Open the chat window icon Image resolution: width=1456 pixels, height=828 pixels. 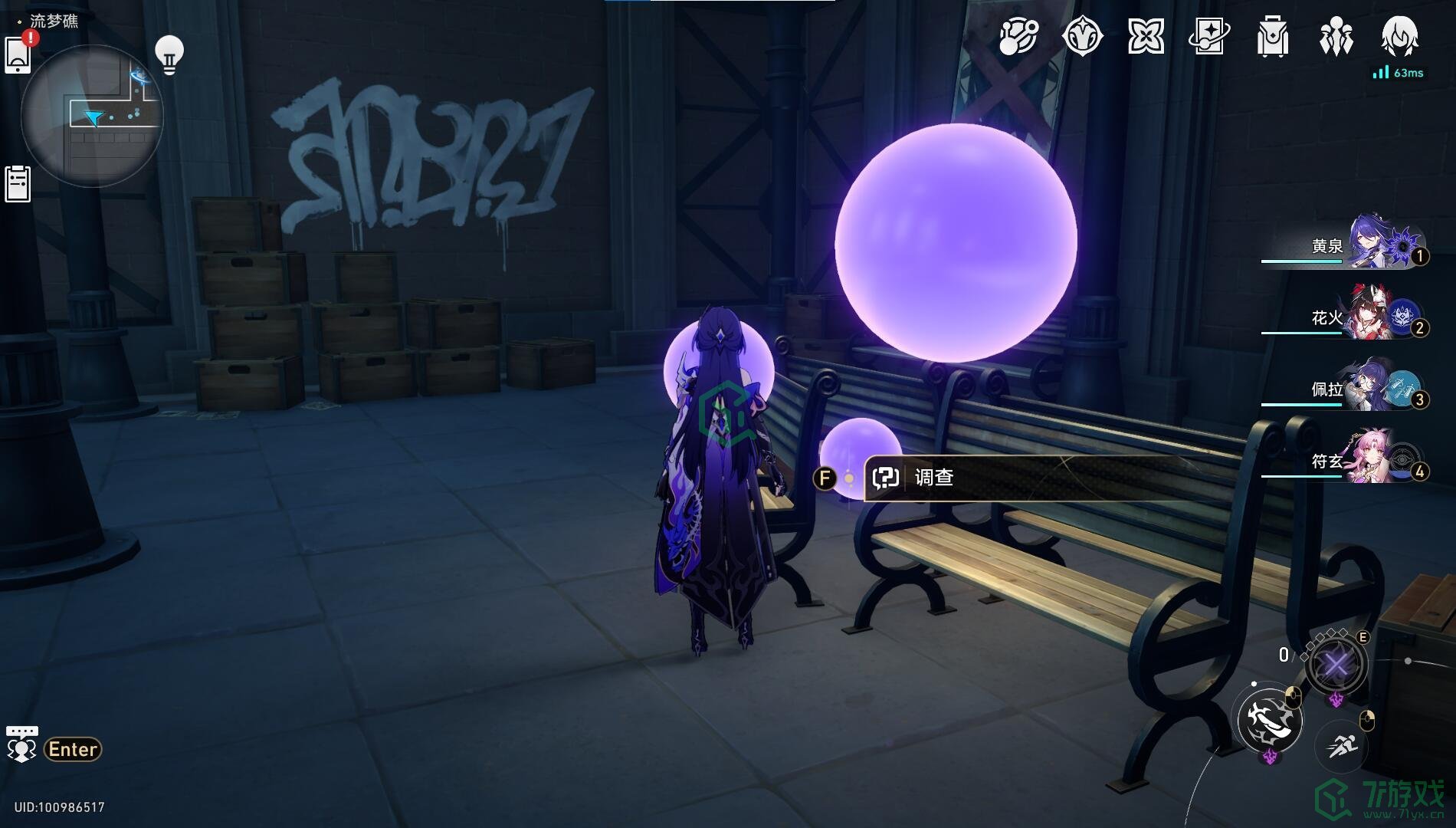(21, 744)
